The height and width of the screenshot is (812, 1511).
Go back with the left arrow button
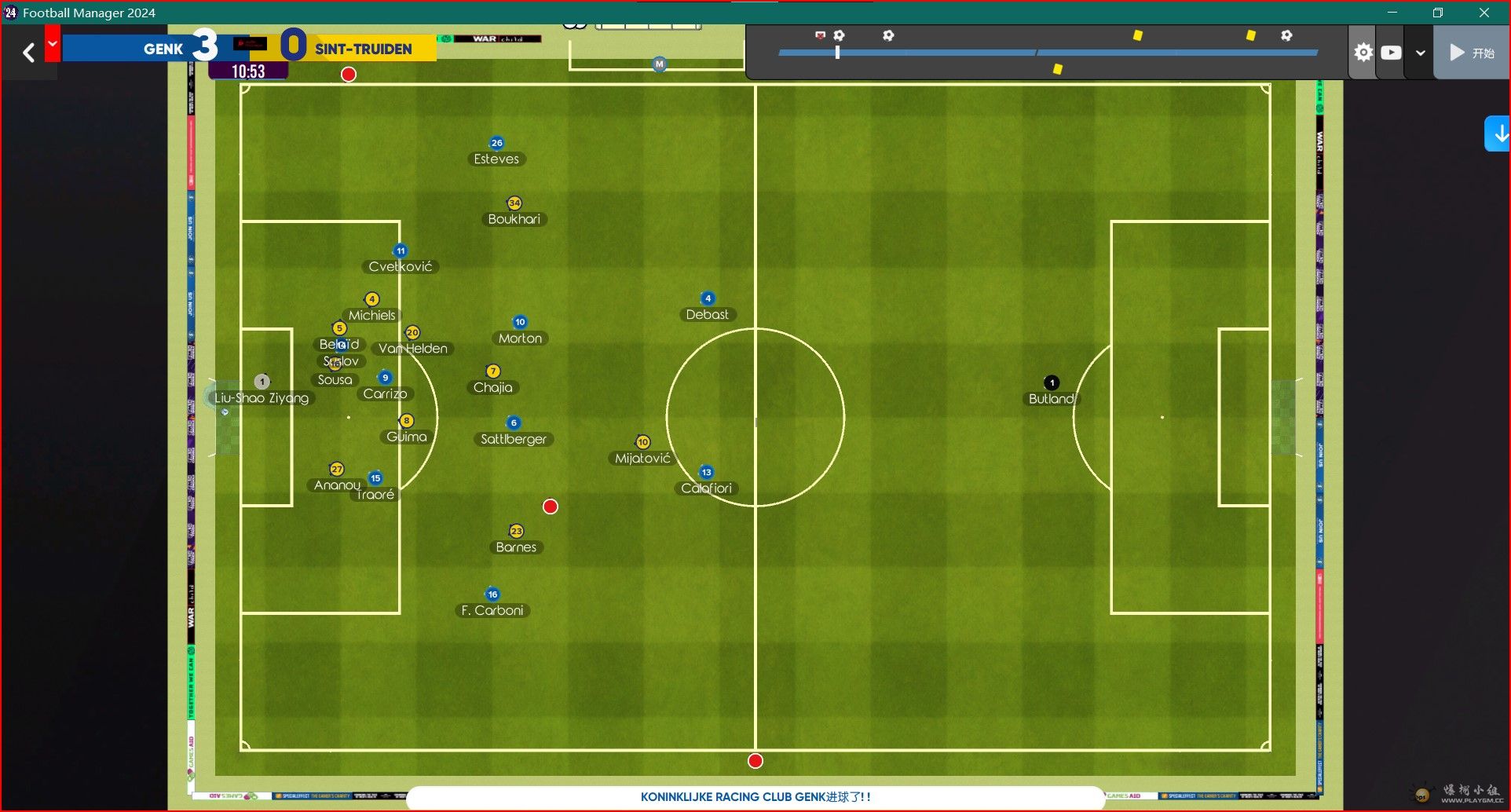(29, 53)
